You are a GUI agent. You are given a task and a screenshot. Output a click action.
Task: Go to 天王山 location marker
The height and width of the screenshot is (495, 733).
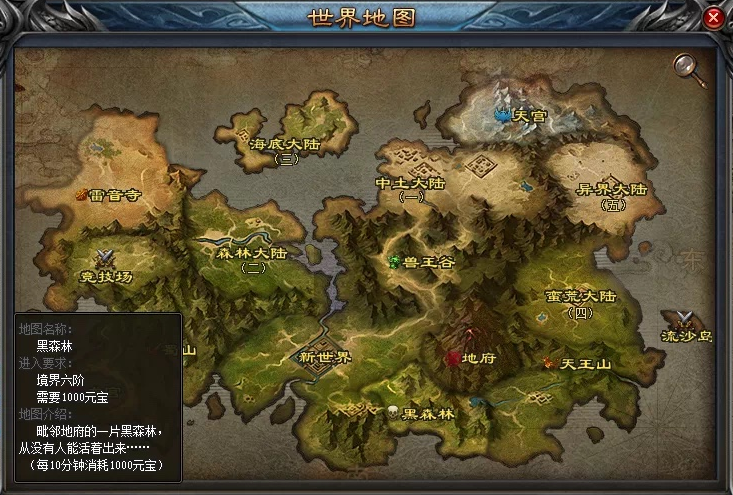click(x=577, y=363)
